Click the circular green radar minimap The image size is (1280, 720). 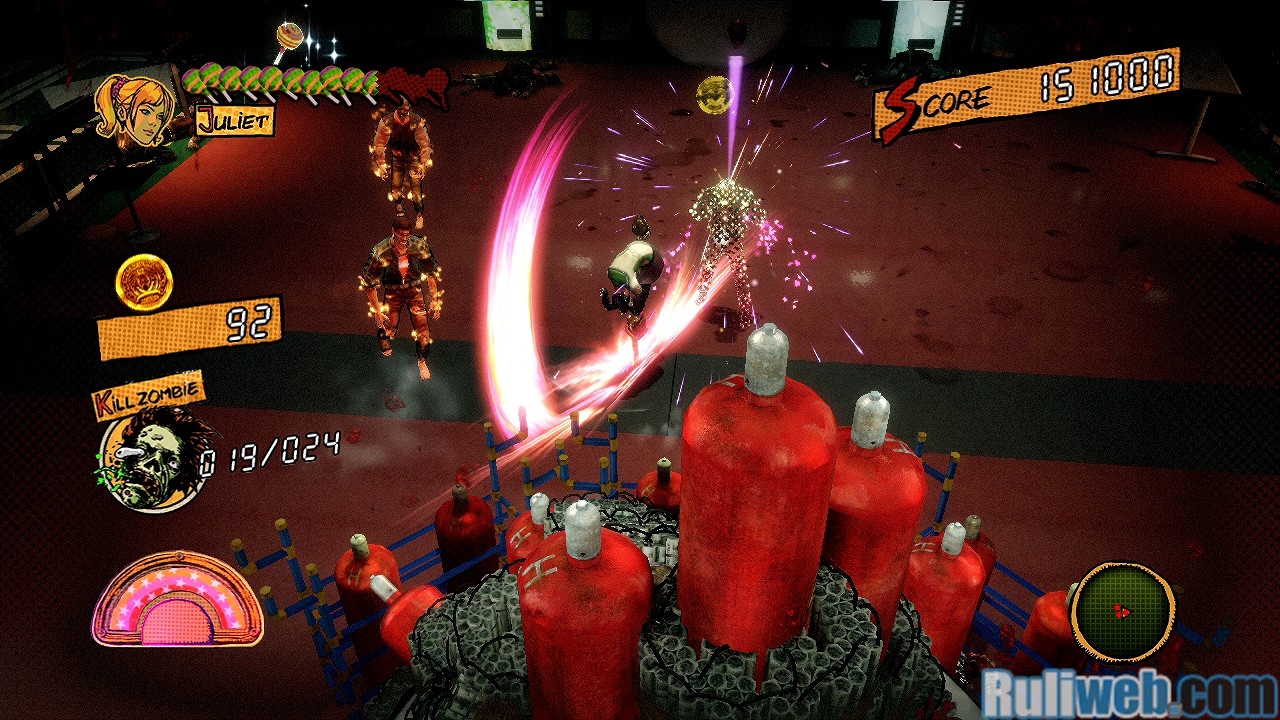tap(1122, 611)
